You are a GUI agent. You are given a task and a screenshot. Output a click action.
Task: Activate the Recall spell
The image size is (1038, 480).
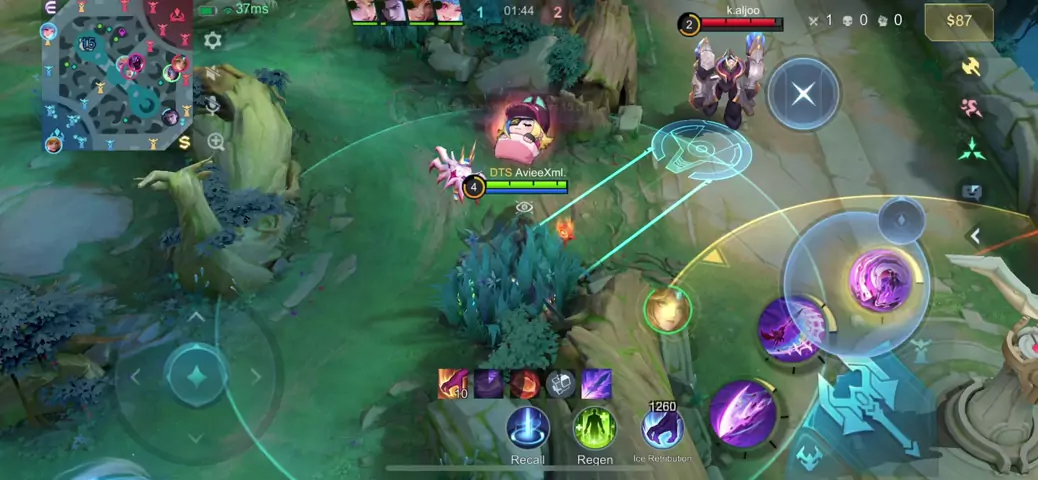pyautogui.click(x=528, y=428)
